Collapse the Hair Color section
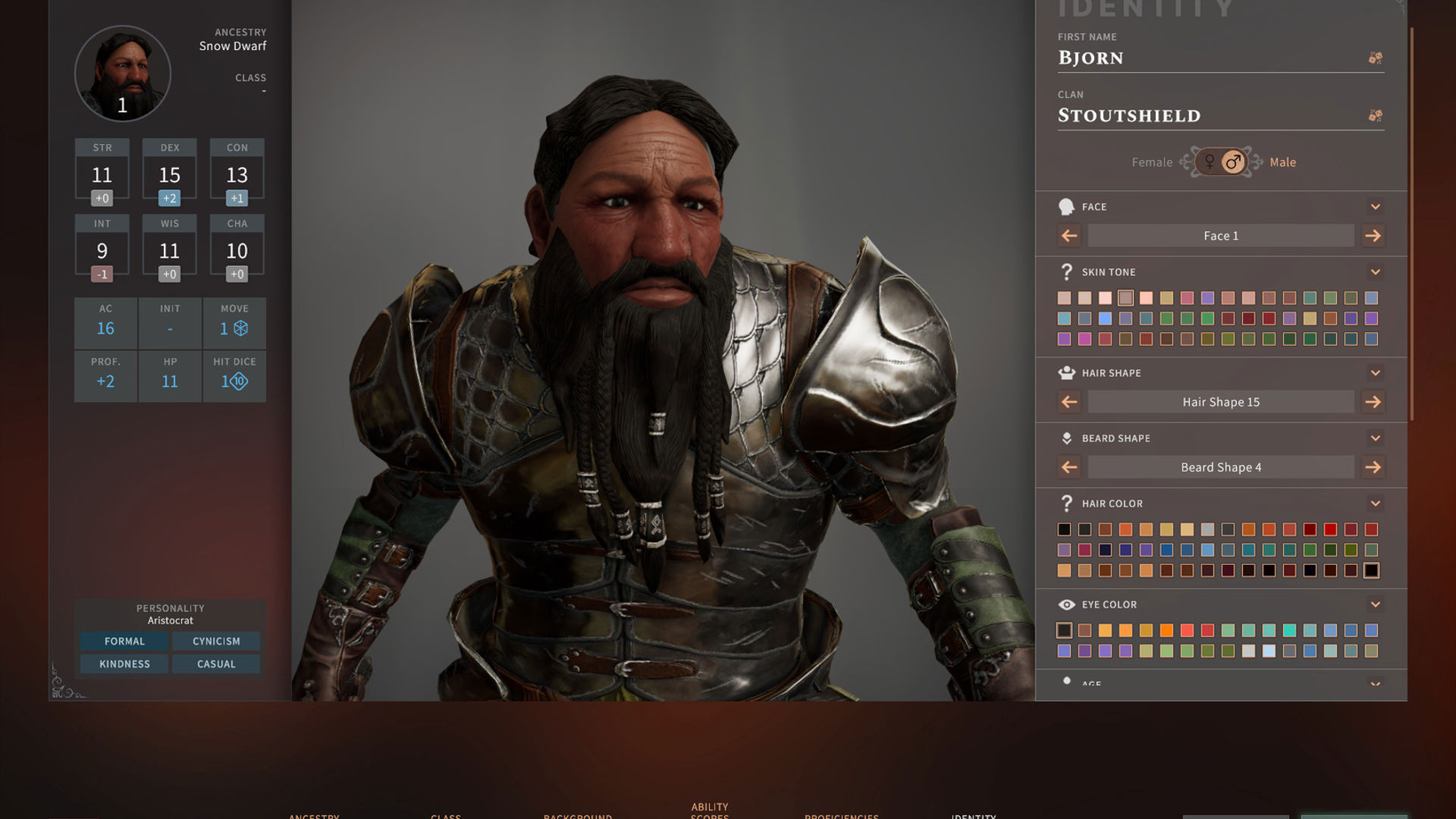1456x819 pixels. coord(1375,504)
